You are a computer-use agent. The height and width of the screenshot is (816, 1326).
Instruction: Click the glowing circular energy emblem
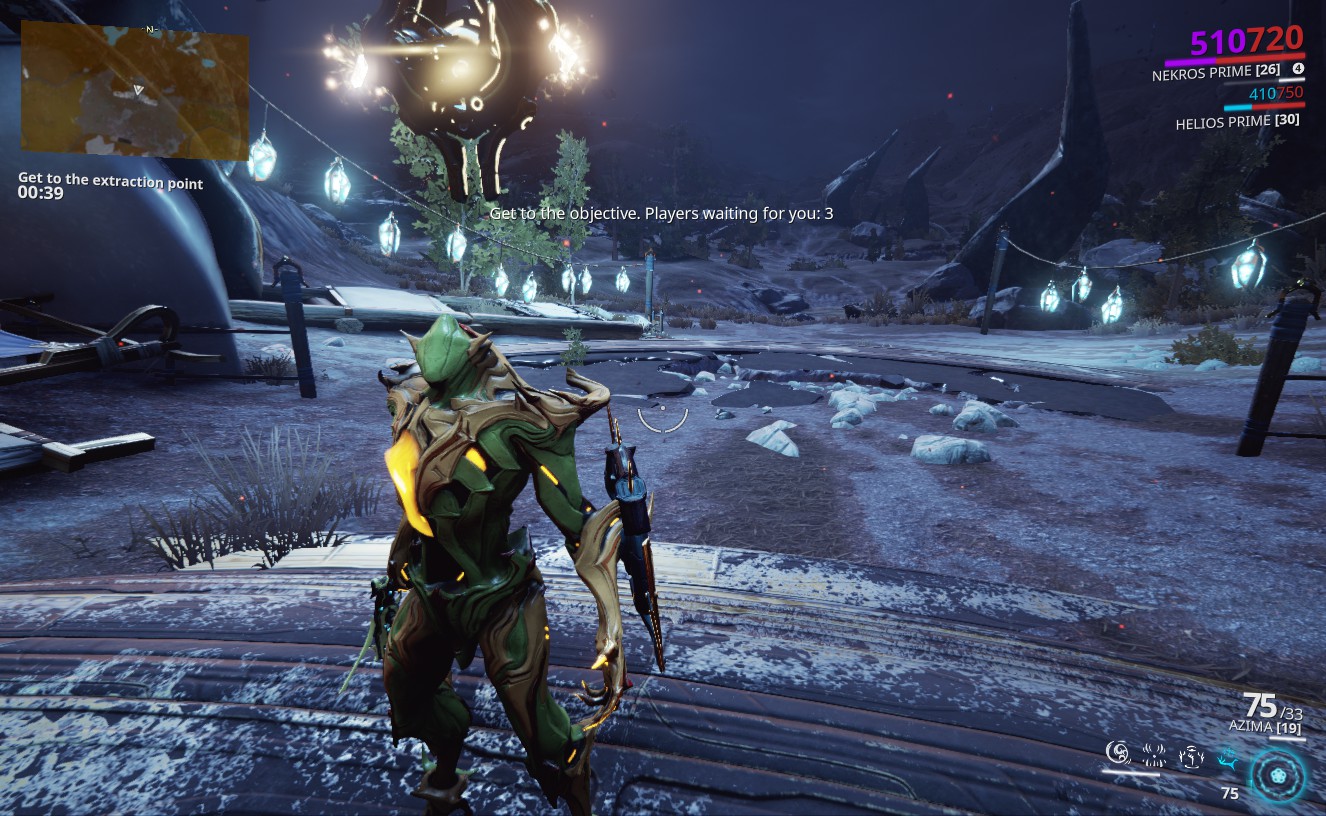click(1277, 776)
